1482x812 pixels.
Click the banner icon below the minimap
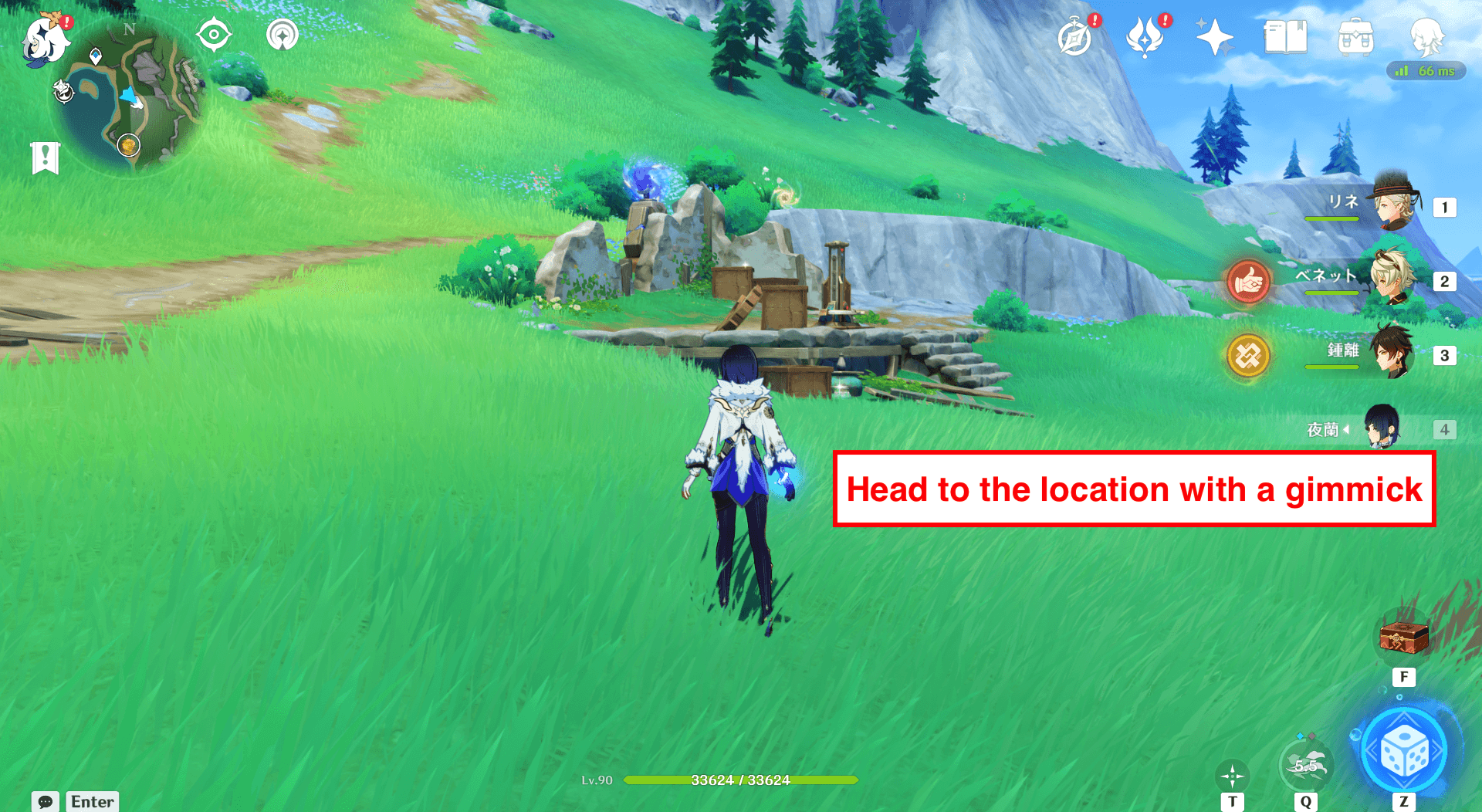46,157
